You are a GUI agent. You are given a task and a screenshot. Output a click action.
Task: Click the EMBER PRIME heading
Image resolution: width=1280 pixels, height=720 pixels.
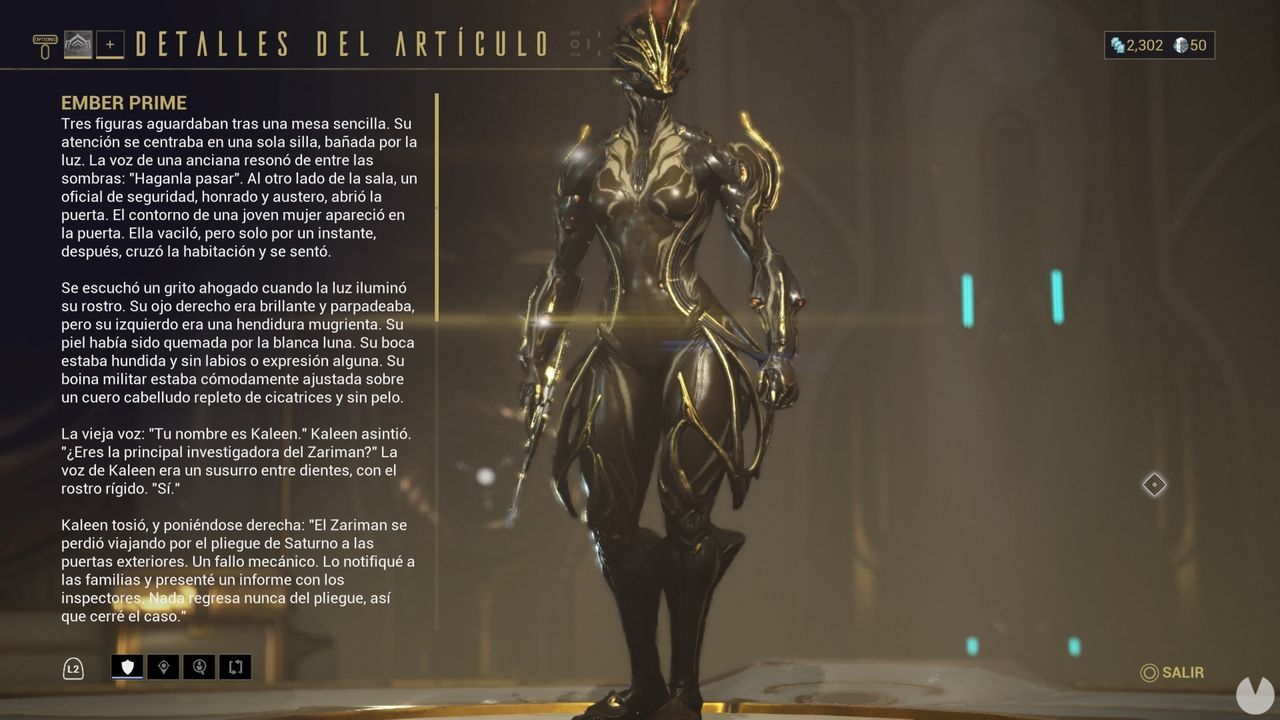(x=124, y=103)
